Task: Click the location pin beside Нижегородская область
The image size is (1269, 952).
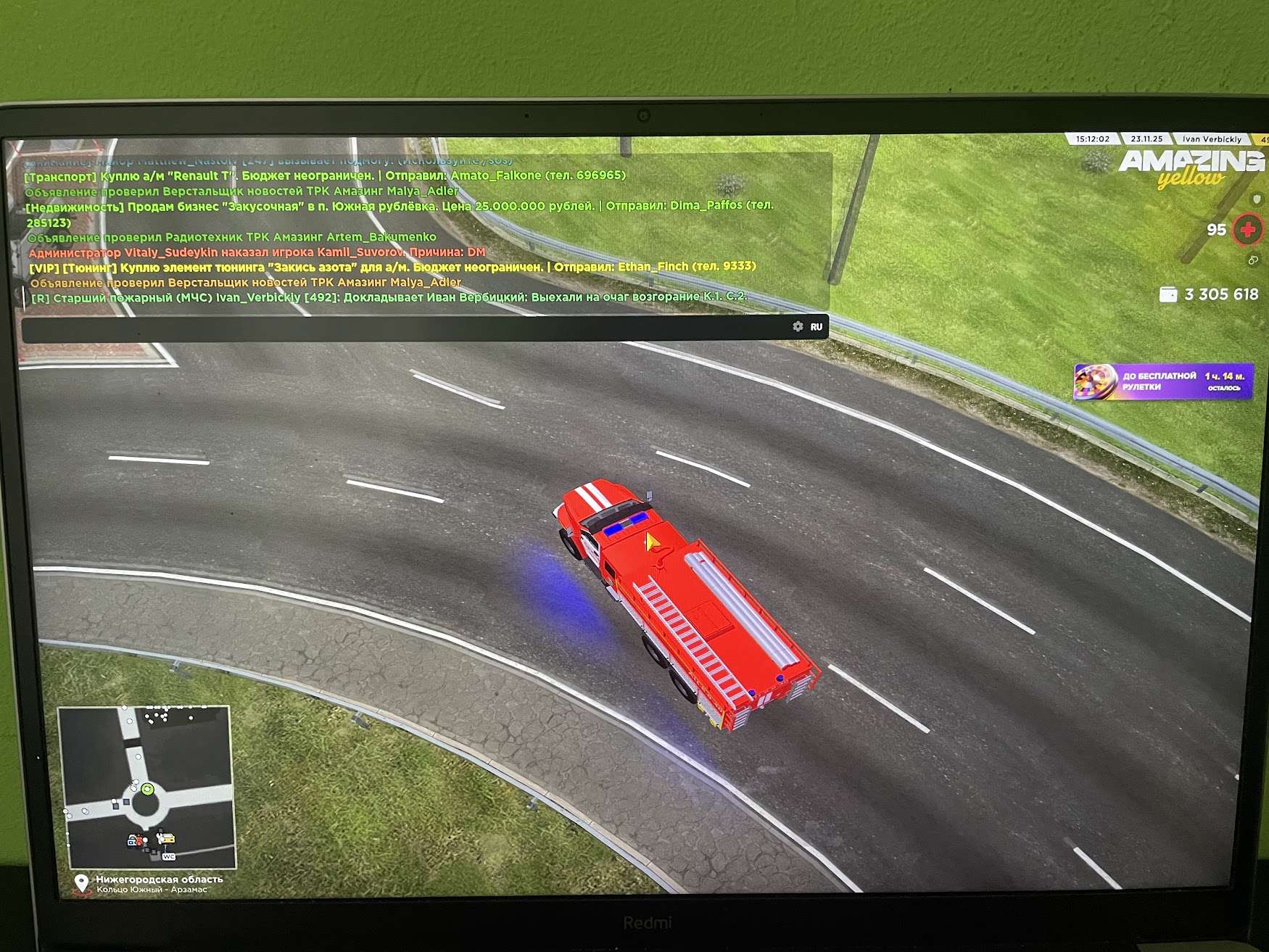Action: click(82, 883)
